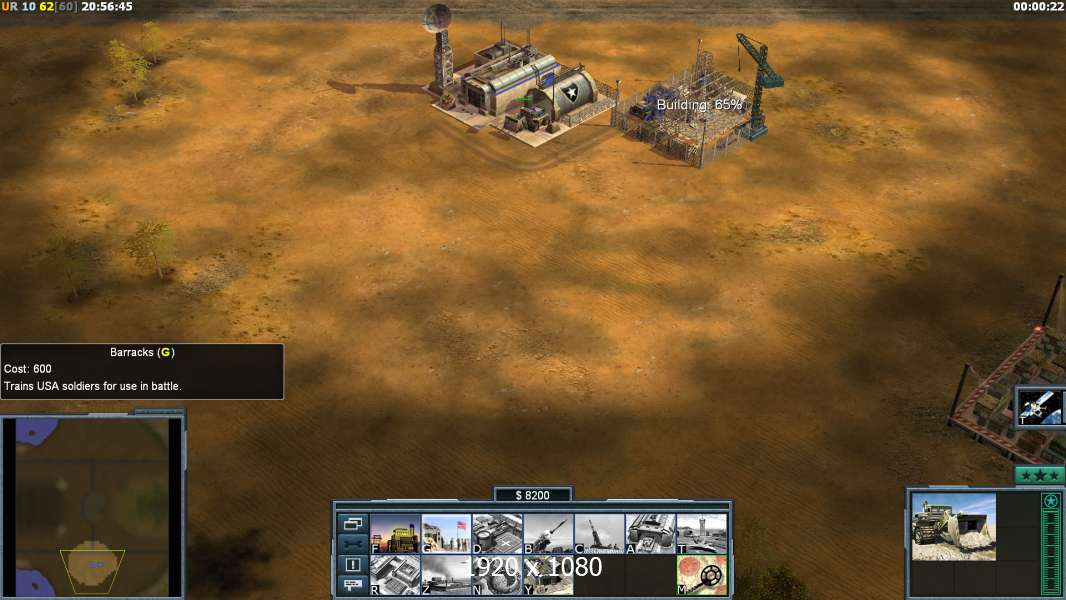Select the Particle Cannon build icon

(x=497, y=575)
